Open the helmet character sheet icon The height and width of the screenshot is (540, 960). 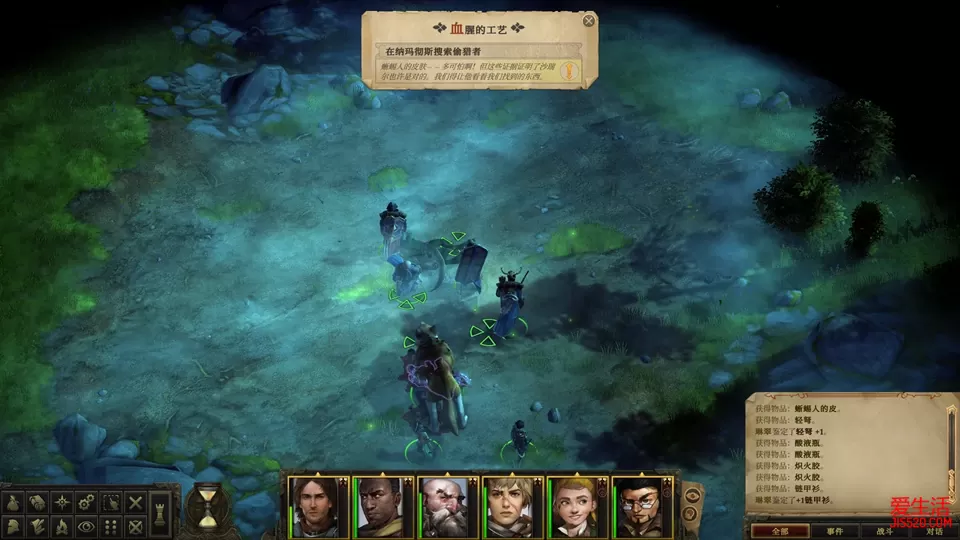15,525
